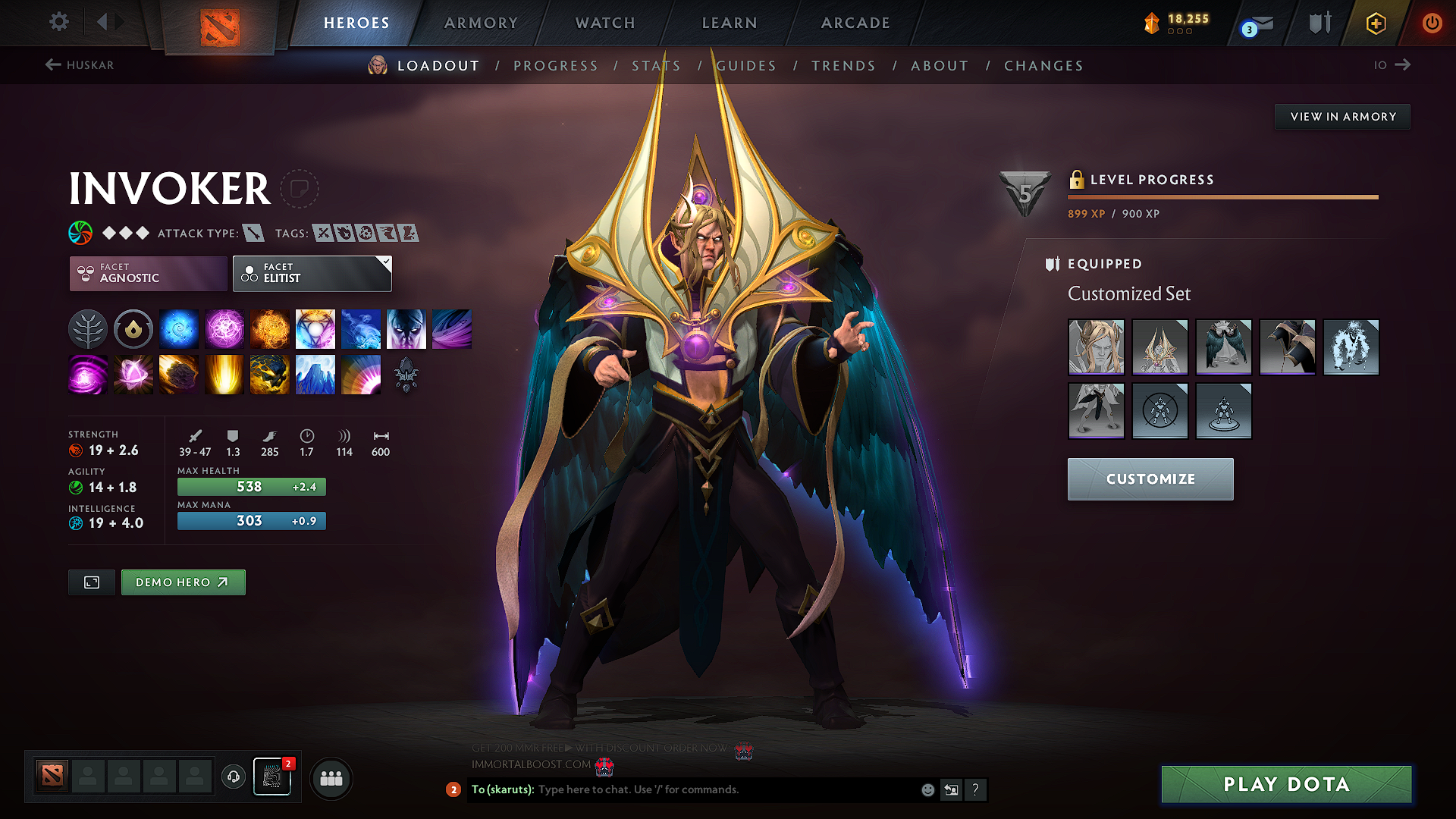Image resolution: width=1456 pixels, height=819 pixels.
Task: Click the Aghanim's Shard upgrade icon
Action: (406, 375)
